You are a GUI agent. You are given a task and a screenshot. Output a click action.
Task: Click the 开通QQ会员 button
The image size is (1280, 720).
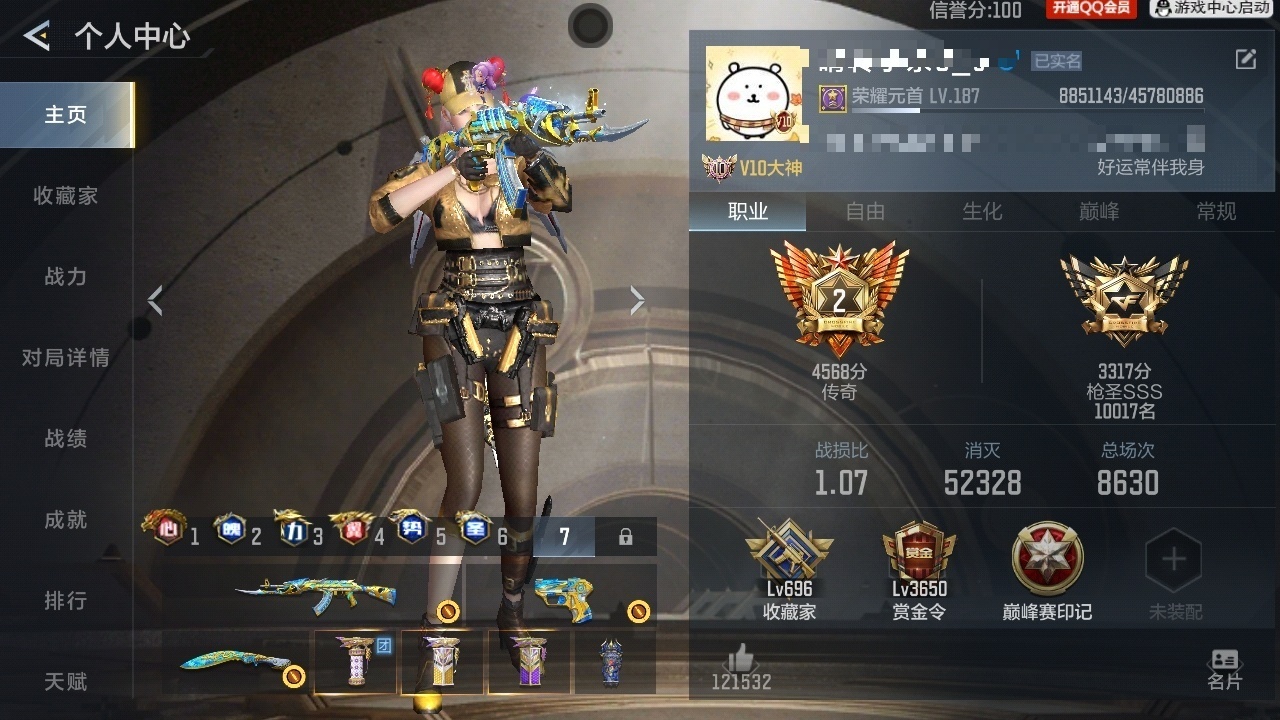[x=1091, y=9]
